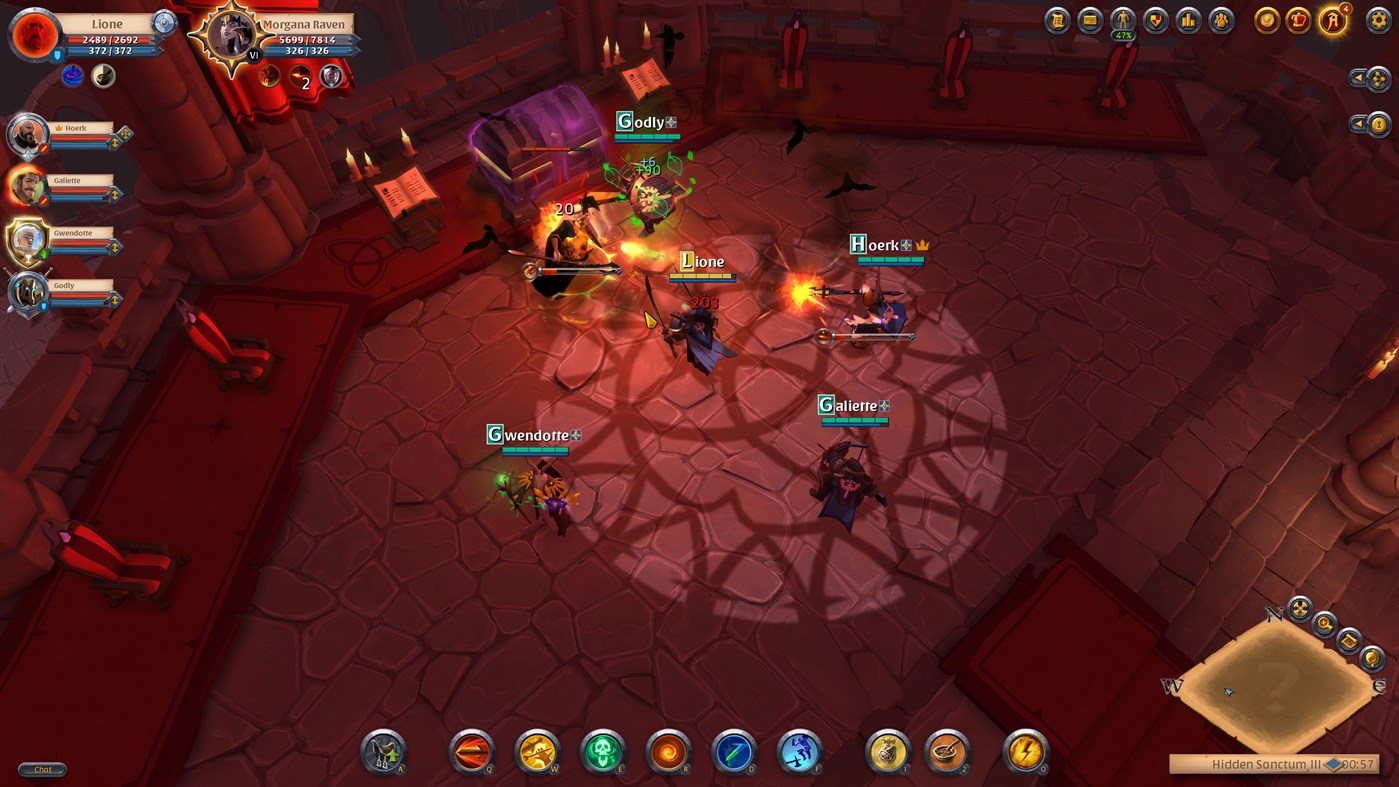Image resolution: width=1399 pixels, height=787 pixels.
Task: Open the settings gear icon
Action: coord(1377,21)
